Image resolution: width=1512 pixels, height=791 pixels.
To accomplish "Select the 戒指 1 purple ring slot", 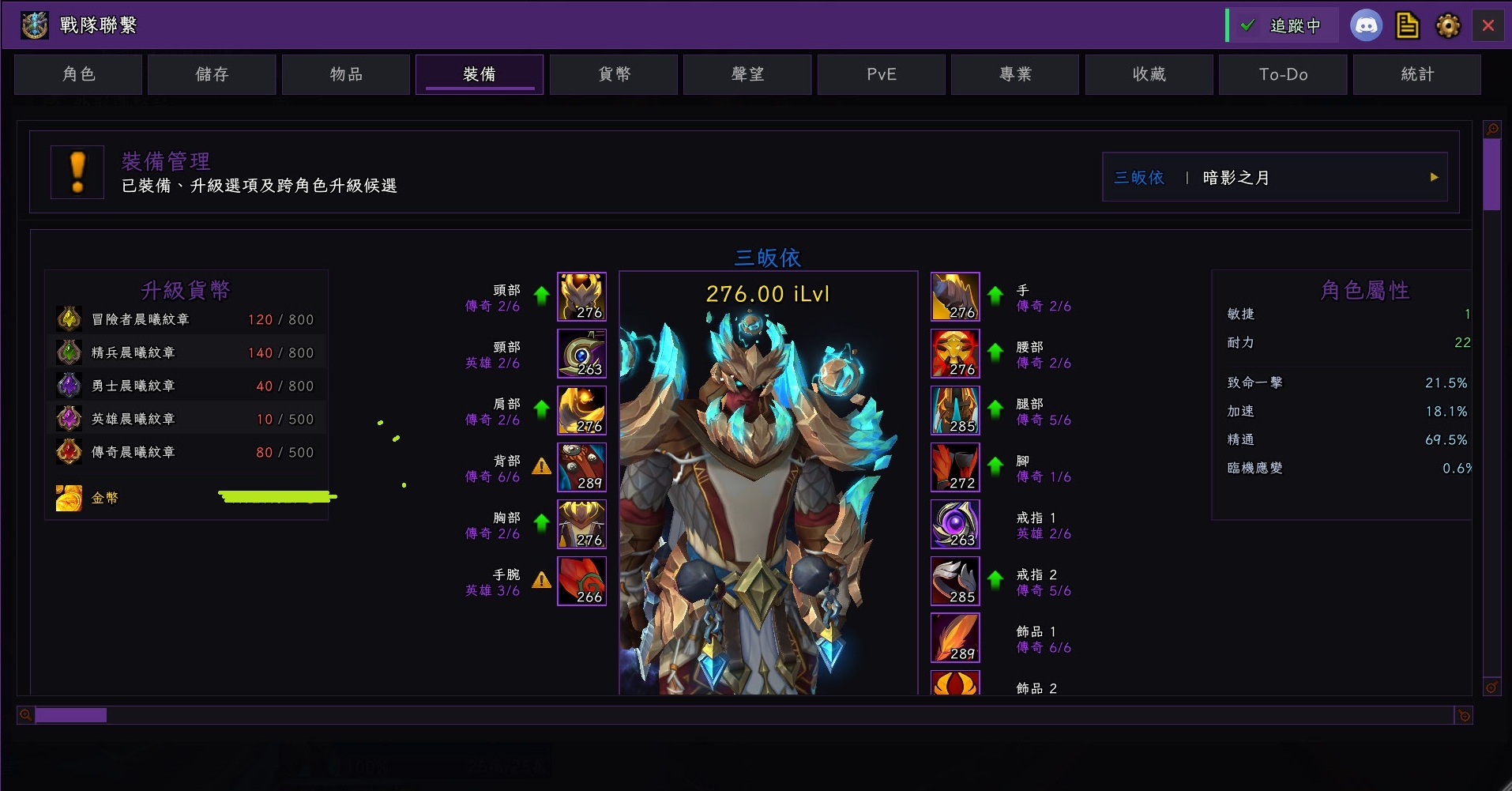I will [955, 524].
